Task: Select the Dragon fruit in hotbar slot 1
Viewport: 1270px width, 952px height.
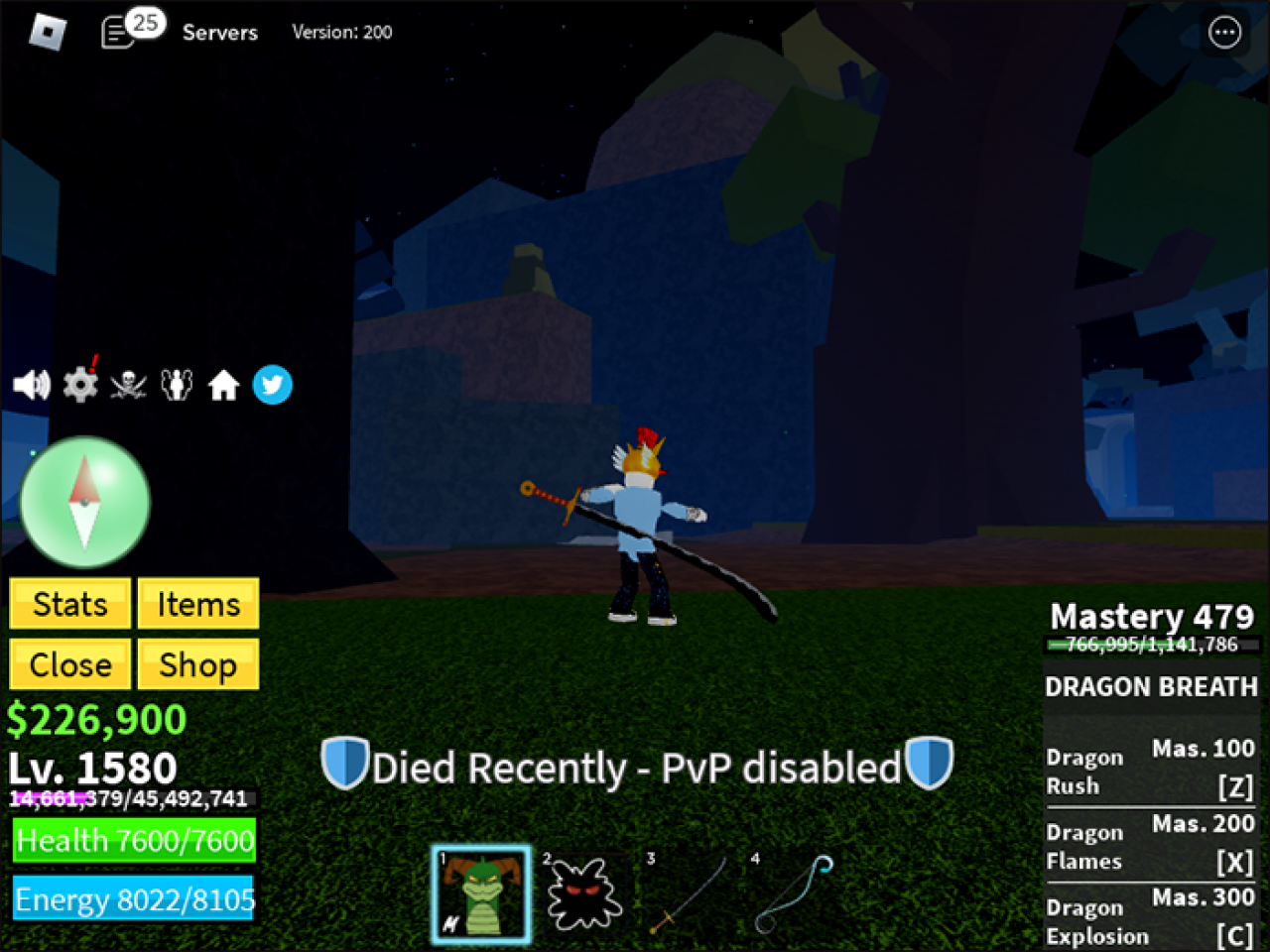Action: pyautogui.click(x=481, y=892)
